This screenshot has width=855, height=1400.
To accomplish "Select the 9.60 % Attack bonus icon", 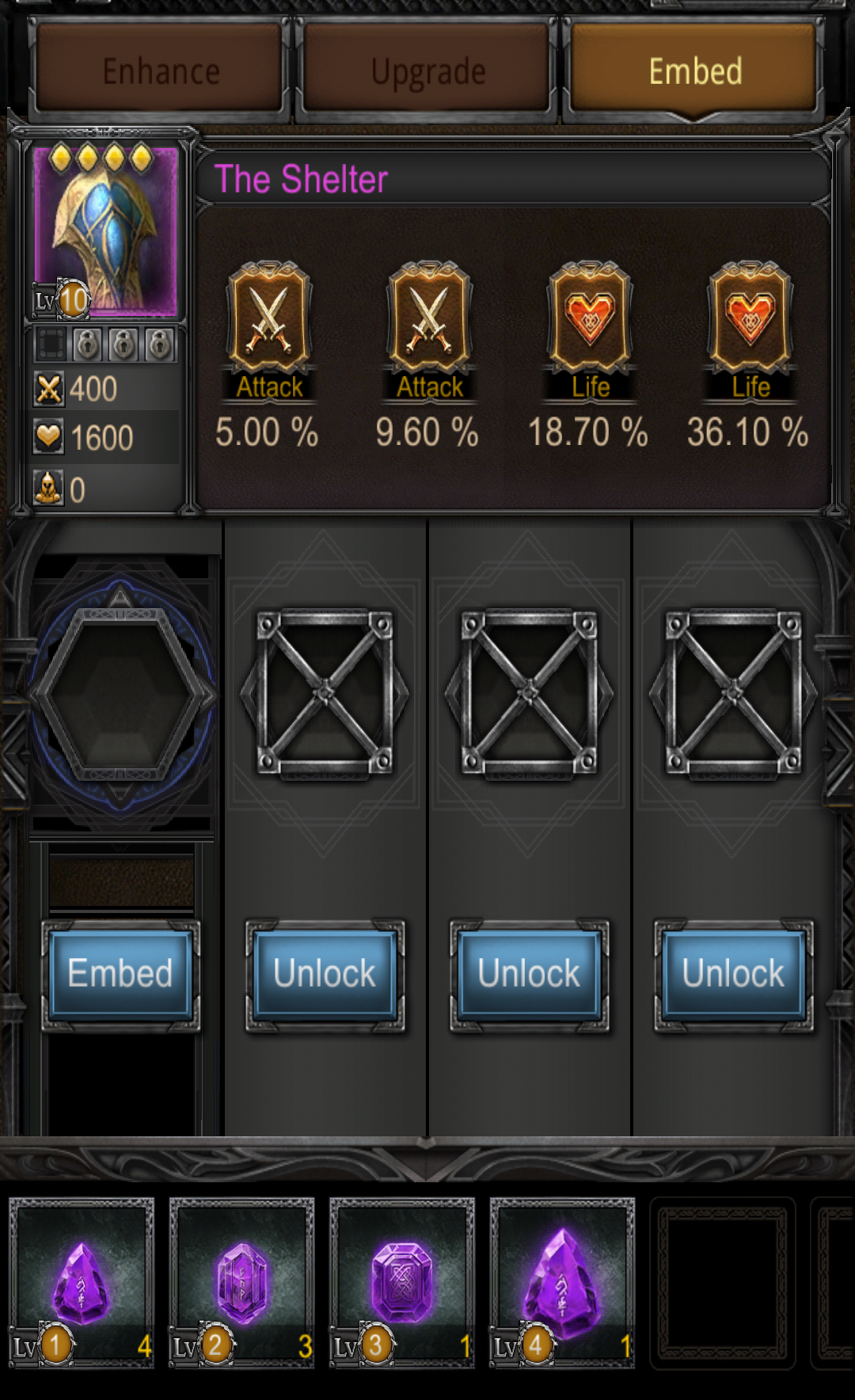I will pos(429,318).
